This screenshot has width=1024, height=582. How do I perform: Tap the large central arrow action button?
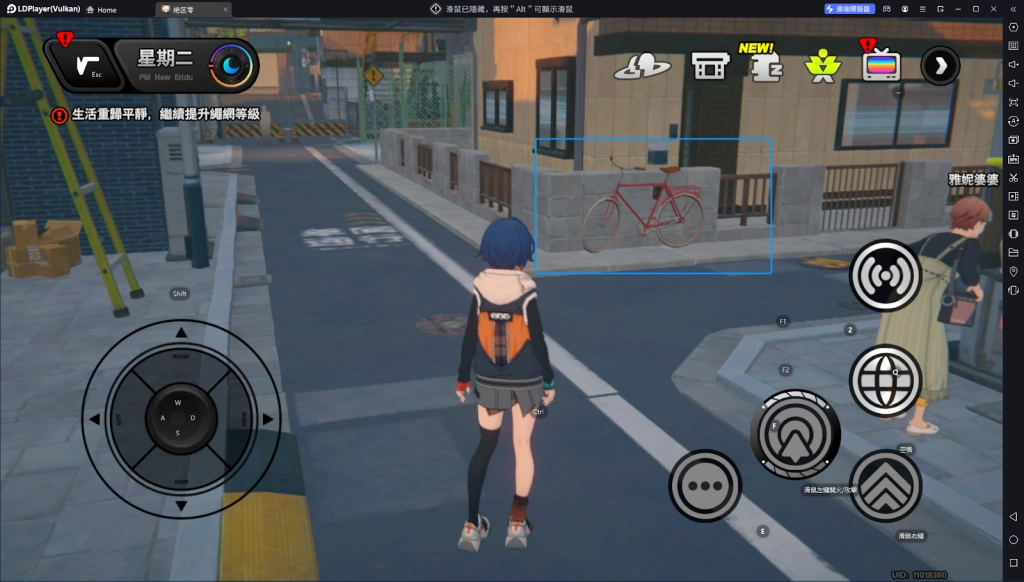(795, 434)
